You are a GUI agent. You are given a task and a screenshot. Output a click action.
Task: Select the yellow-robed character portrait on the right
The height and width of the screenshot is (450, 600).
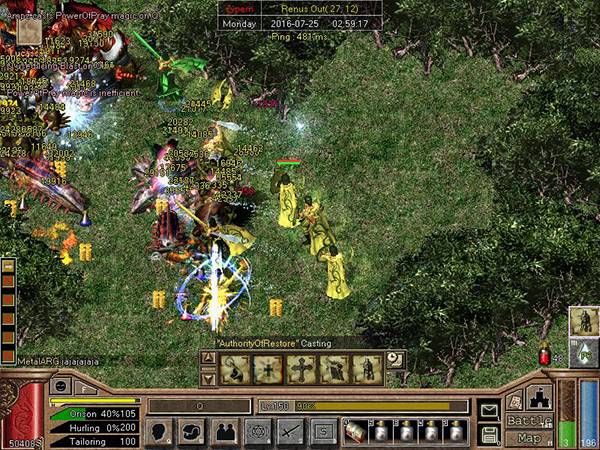[x=584, y=321]
